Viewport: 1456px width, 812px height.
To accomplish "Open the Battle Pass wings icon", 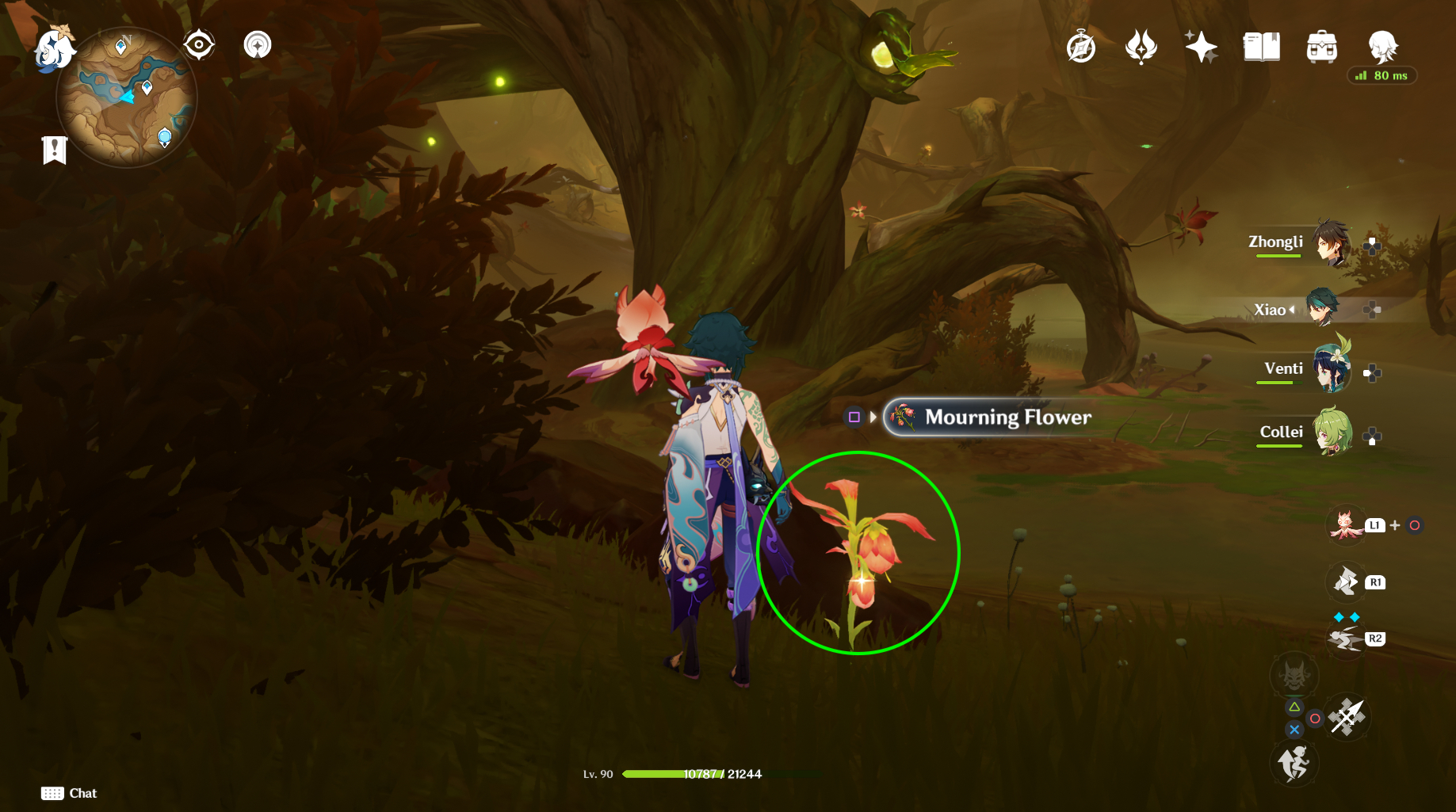I will (x=1141, y=48).
